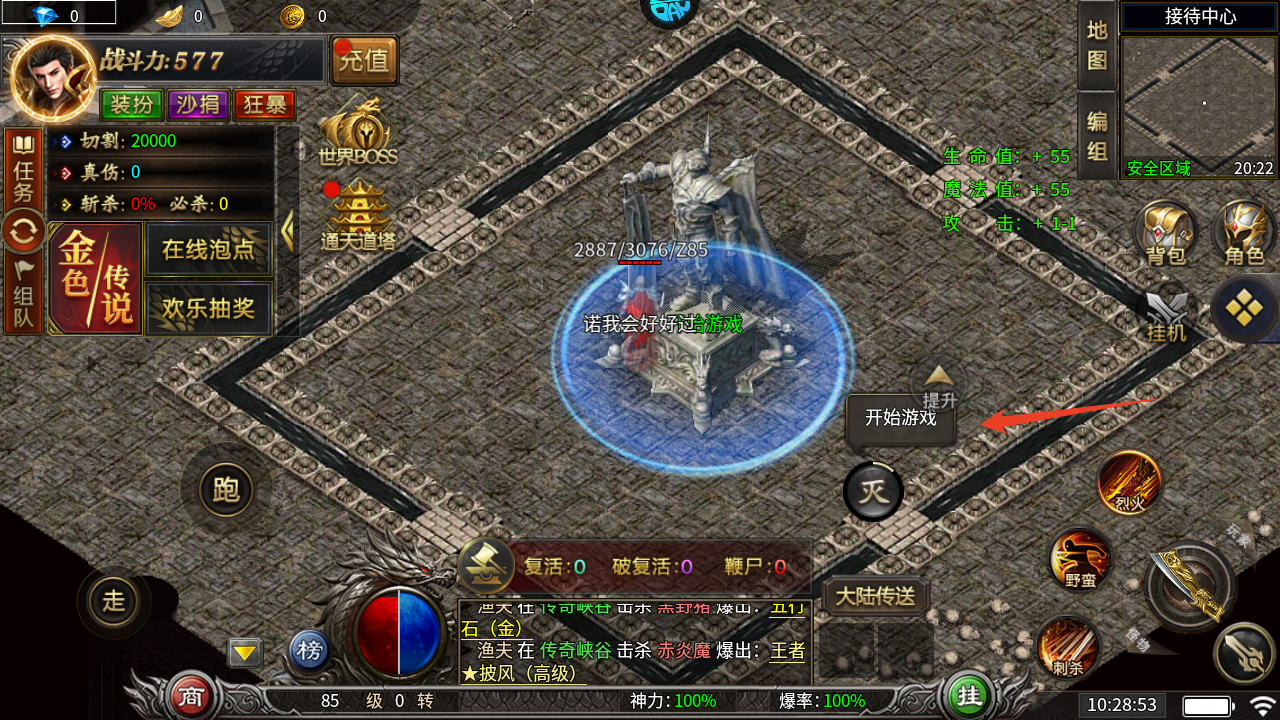Open the 沙捐 donation button
Image resolution: width=1280 pixels, height=720 pixels.
pos(198,104)
